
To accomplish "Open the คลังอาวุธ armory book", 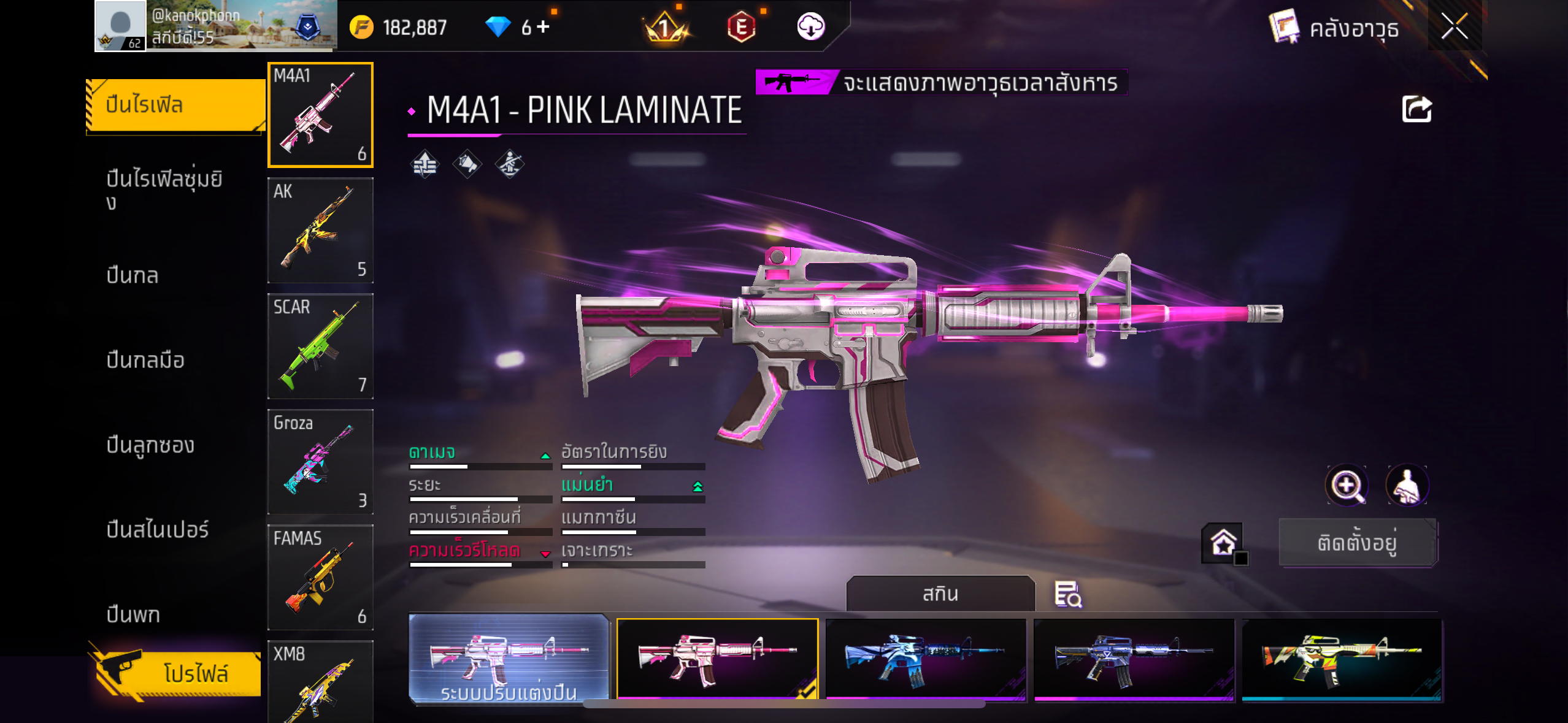I will click(x=1335, y=28).
